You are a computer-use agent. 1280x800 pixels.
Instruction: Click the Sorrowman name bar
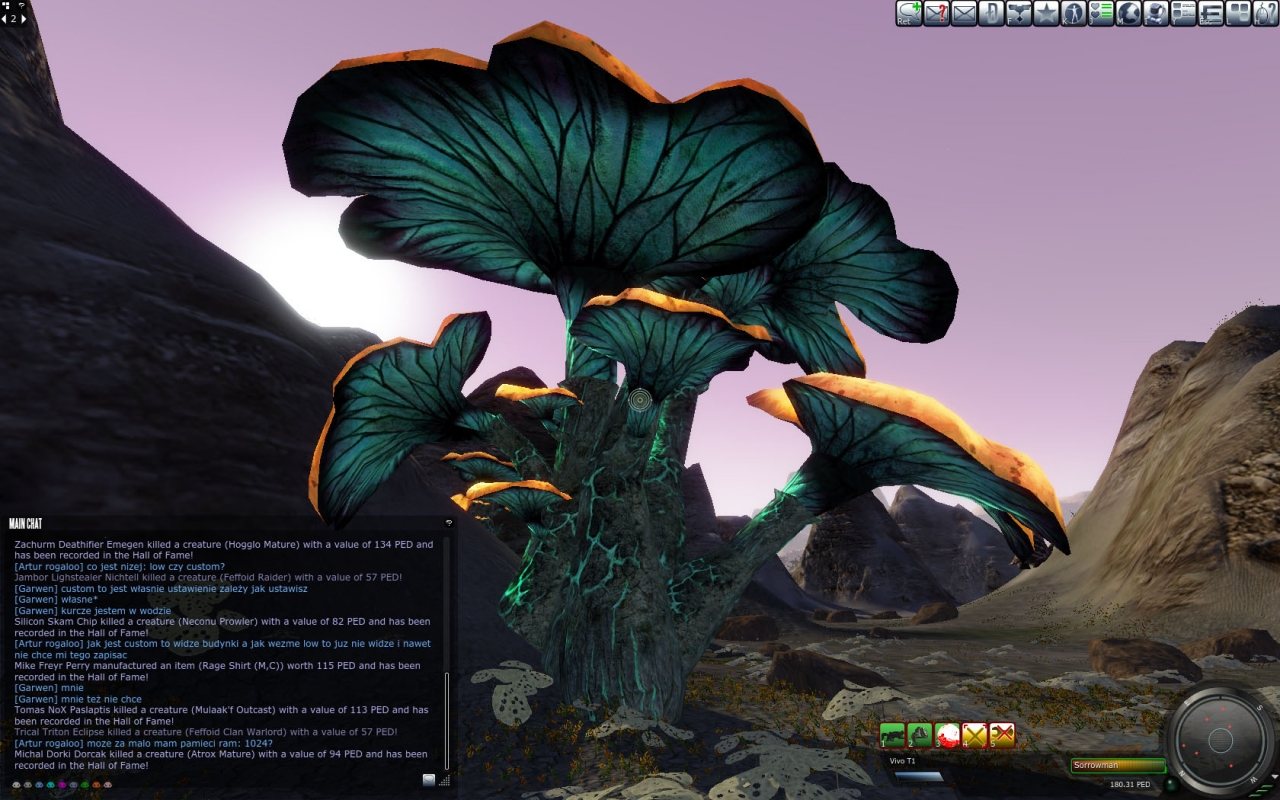[1118, 766]
